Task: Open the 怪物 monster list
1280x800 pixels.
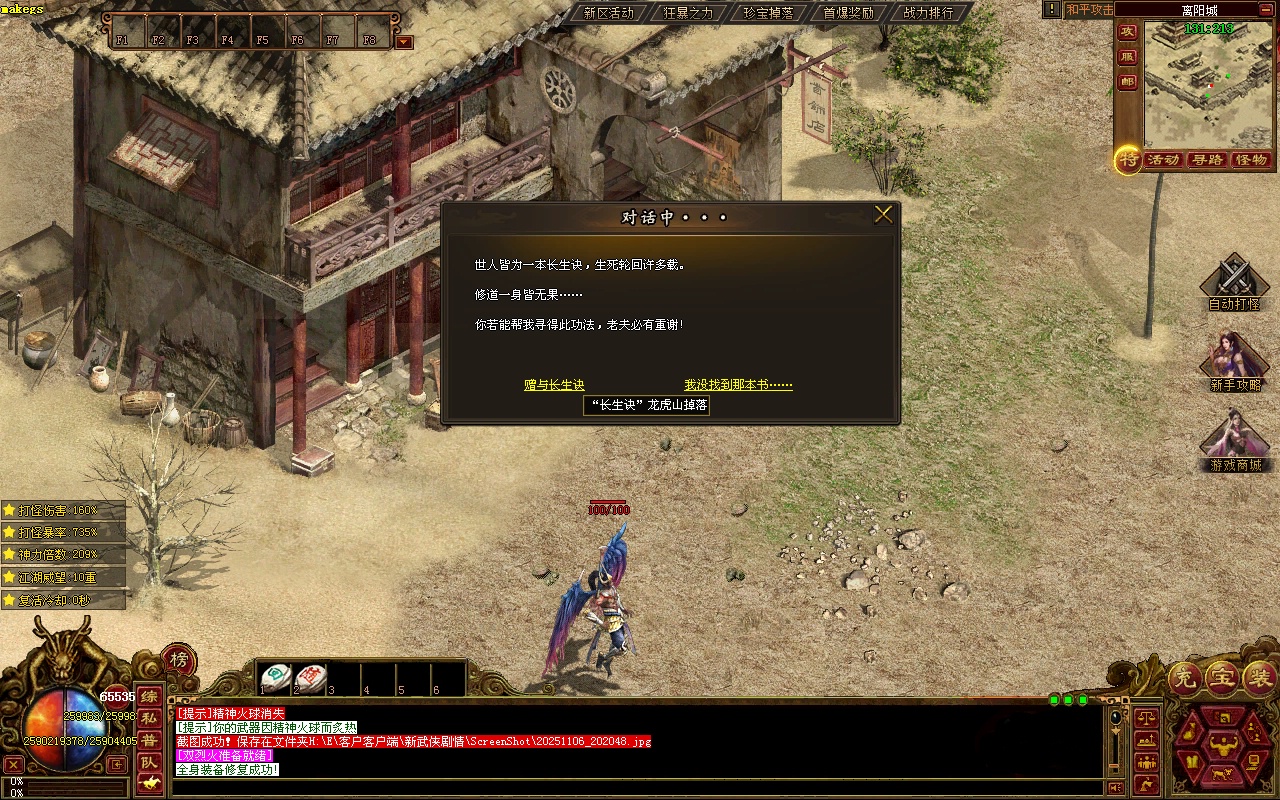Action: 1251,160
